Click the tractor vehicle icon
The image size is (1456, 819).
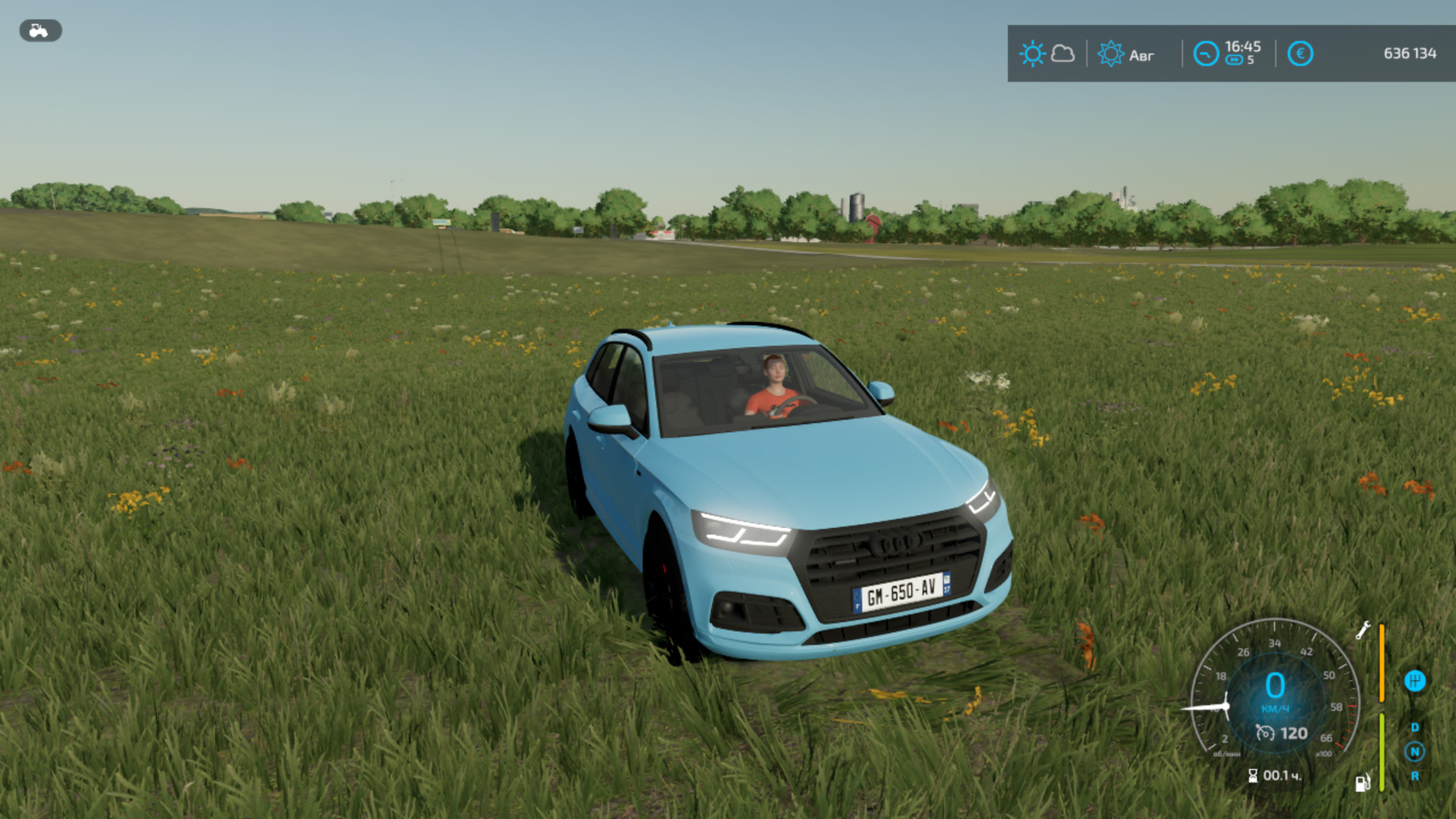tap(40, 31)
